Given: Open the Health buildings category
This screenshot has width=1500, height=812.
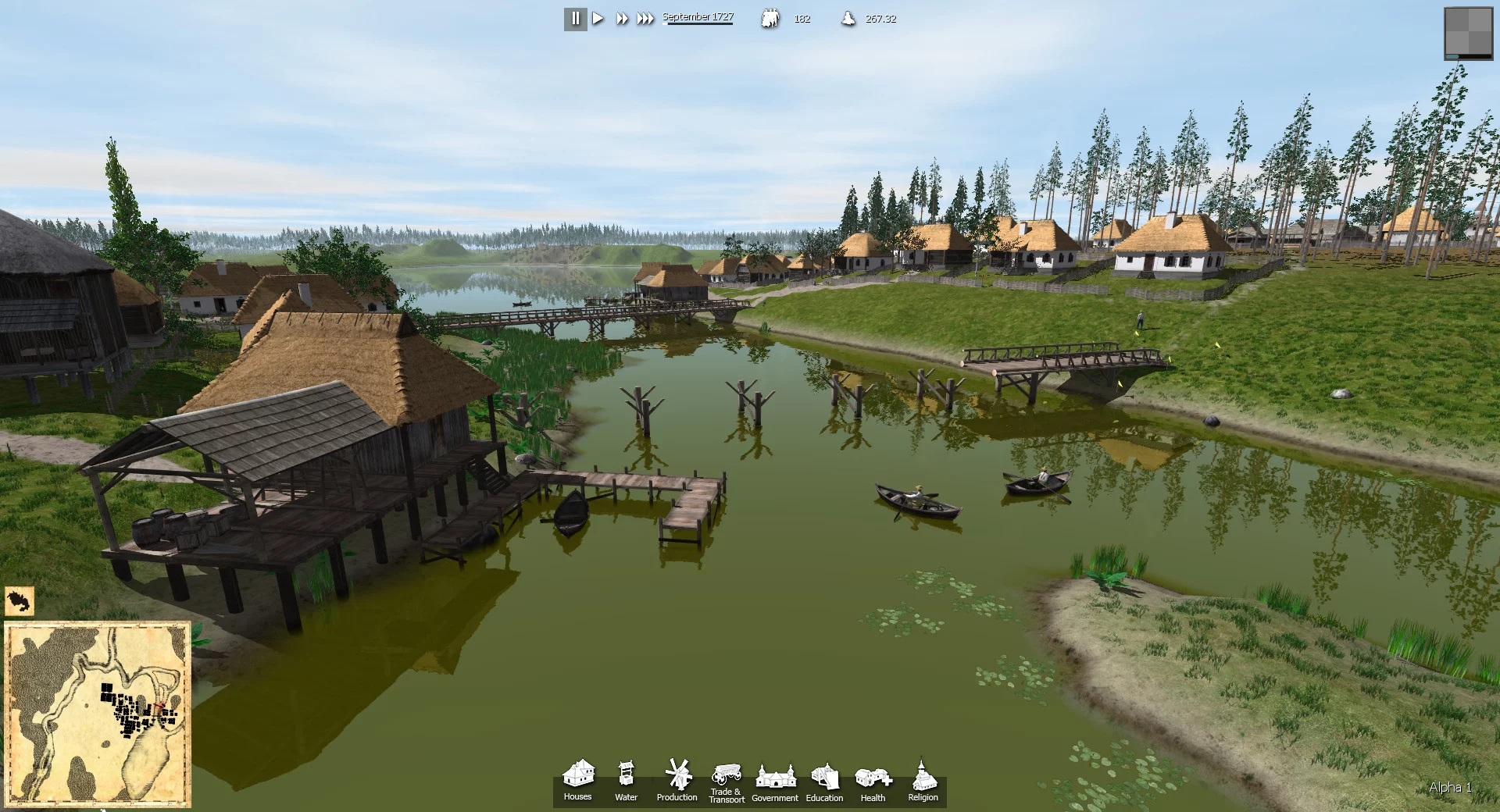Looking at the screenshot, I should pyautogui.click(x=873, y=781).
